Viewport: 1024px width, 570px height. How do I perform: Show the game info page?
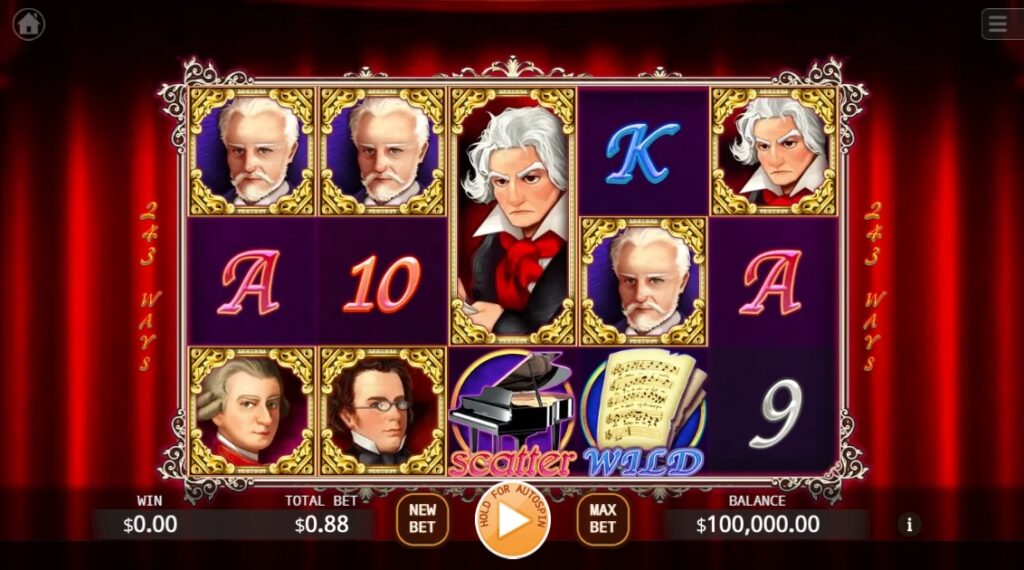pos(909,523)
